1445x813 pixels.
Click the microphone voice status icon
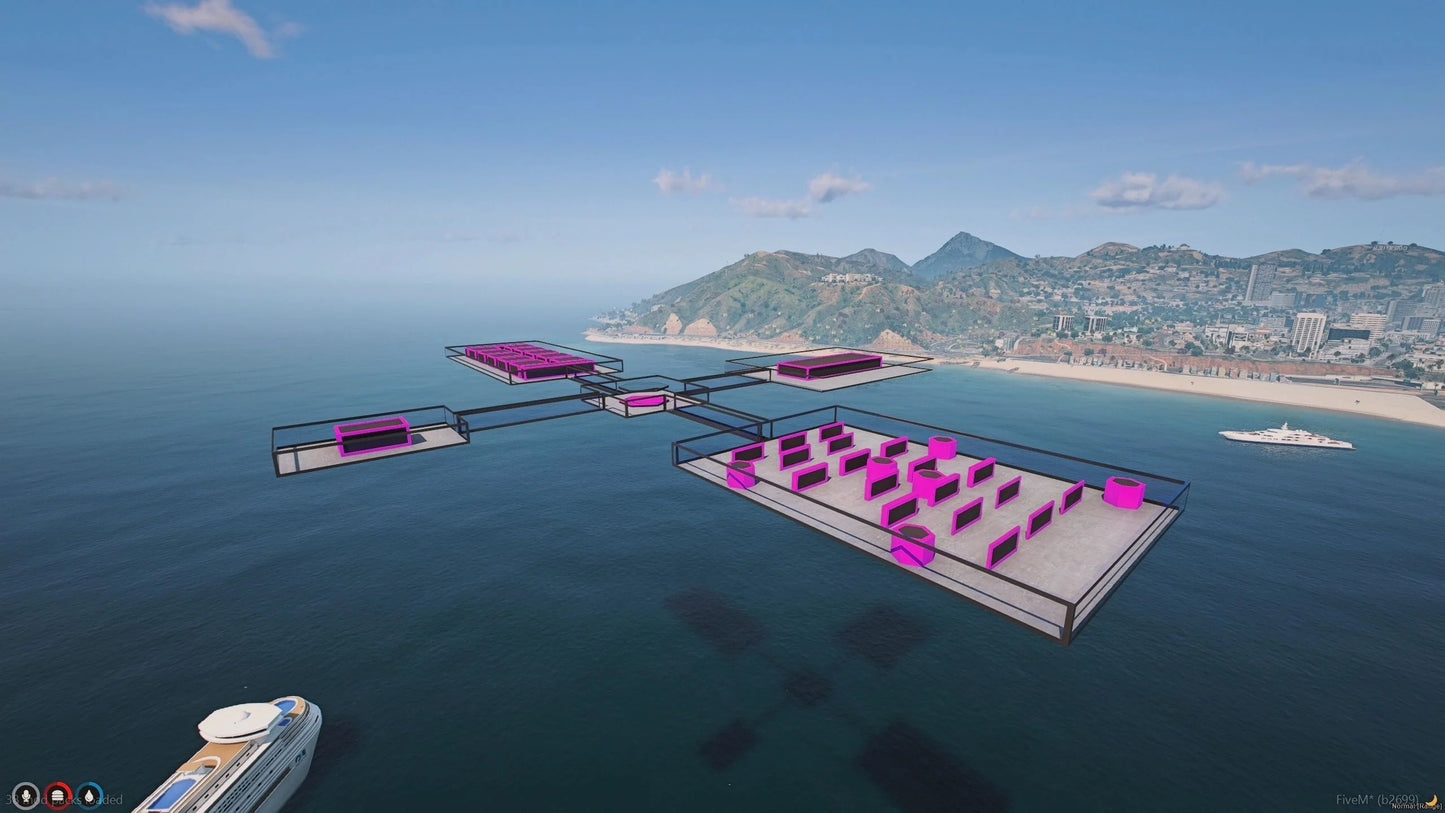25,796
